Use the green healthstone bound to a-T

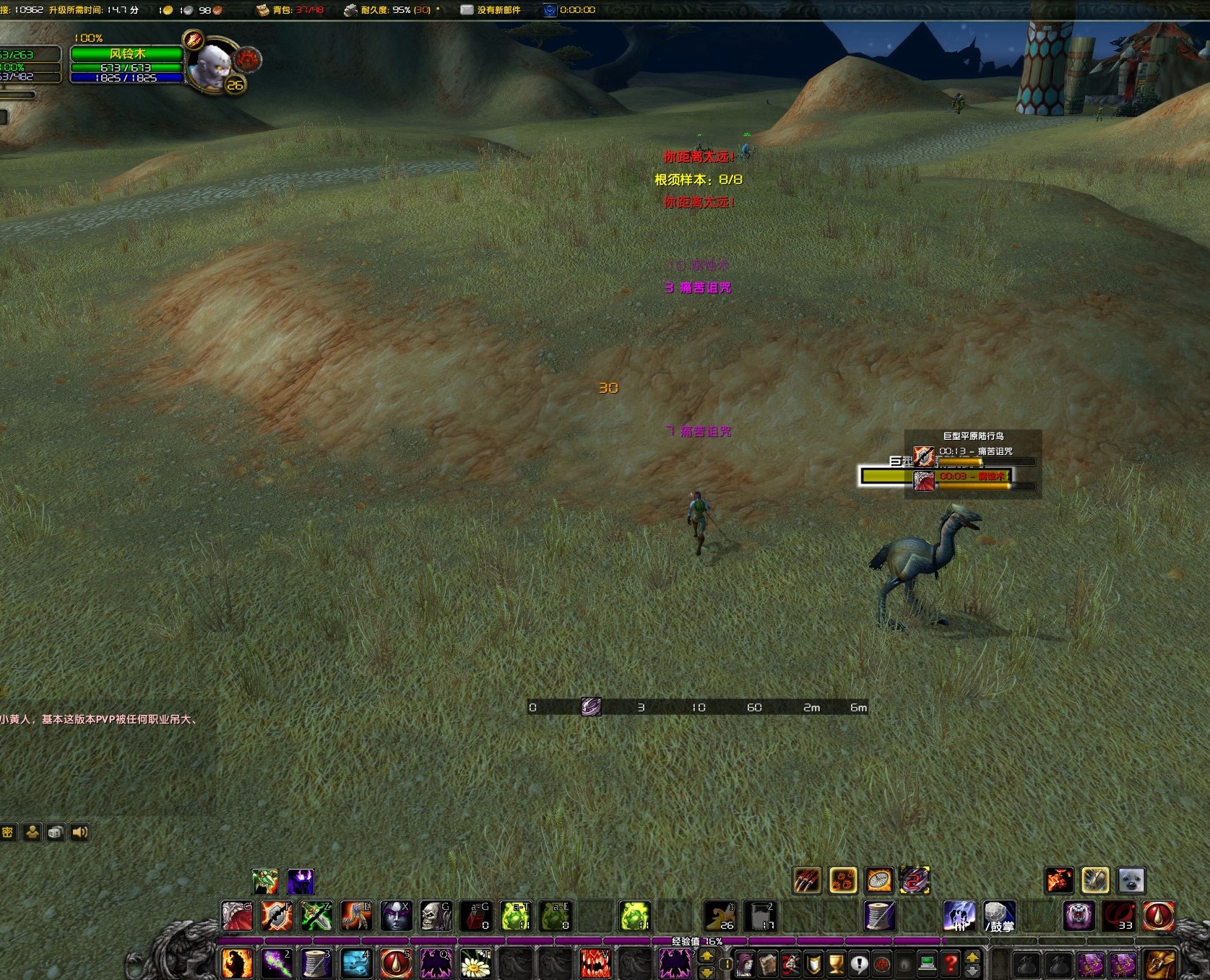[516, 916]
